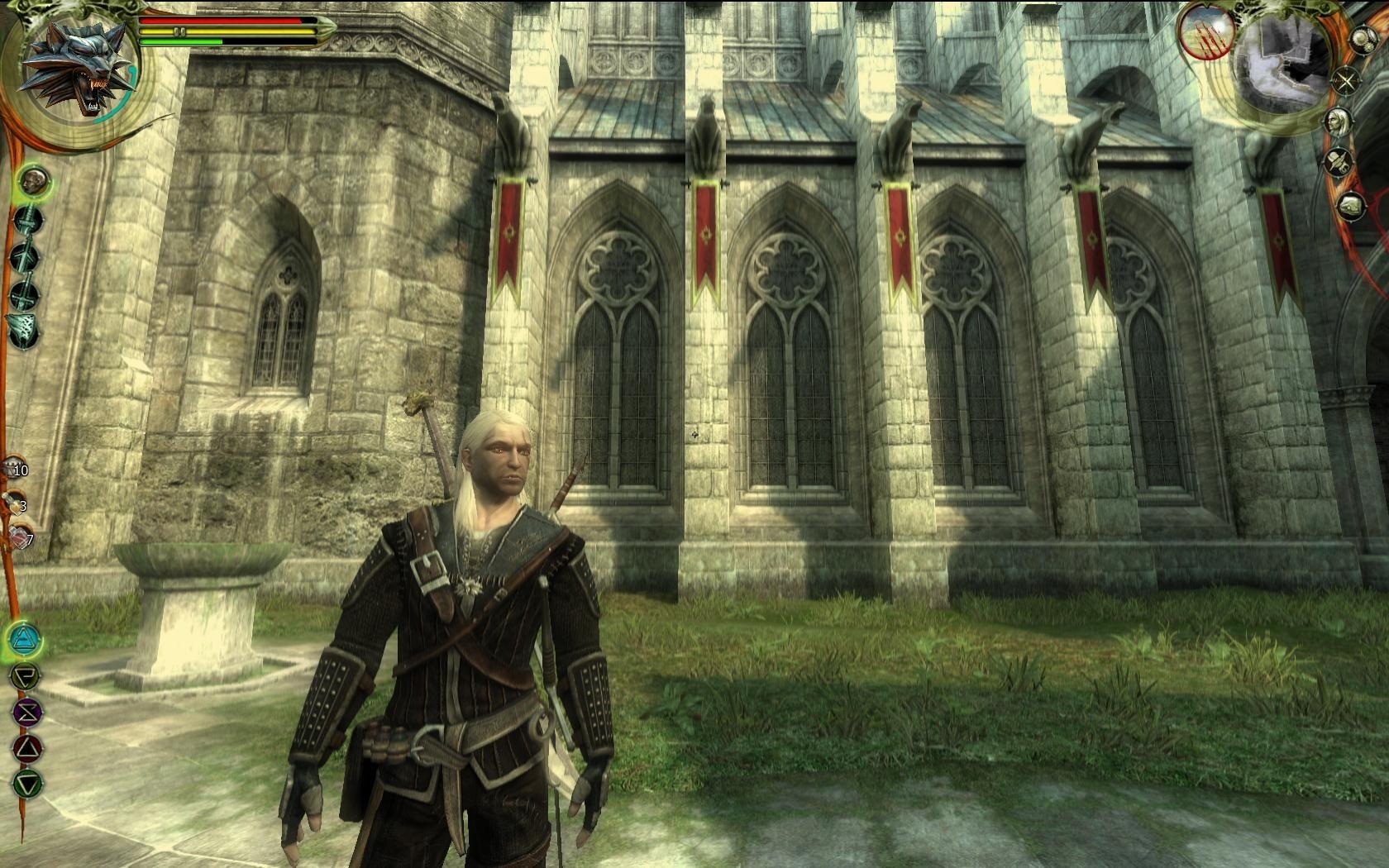The width and height of the screenshot is (1389, 868).
Task: Open inventory via the stone icon on right sidebar
Action: [x=1353, y=204]
